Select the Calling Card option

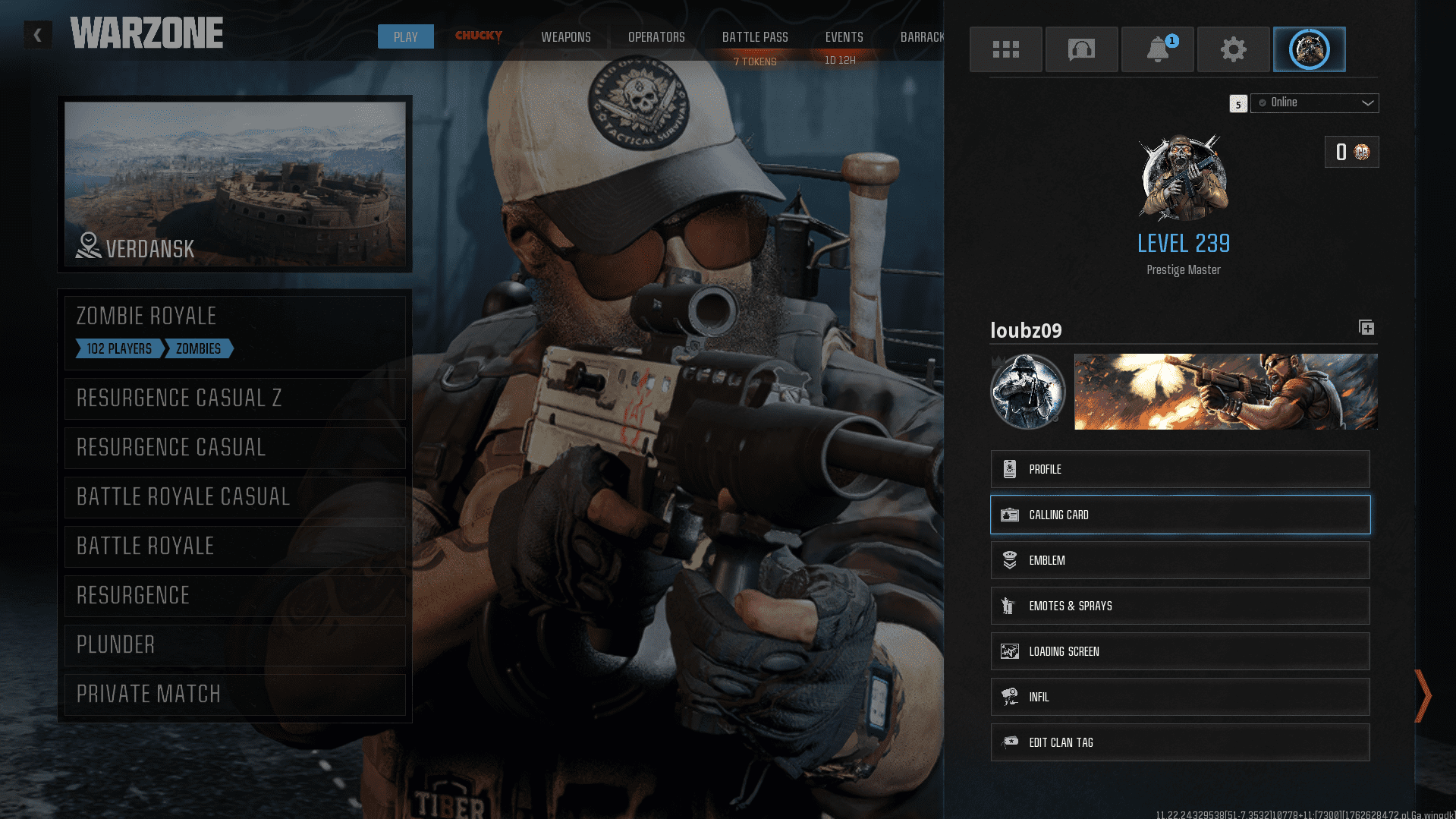(1179, 515)
